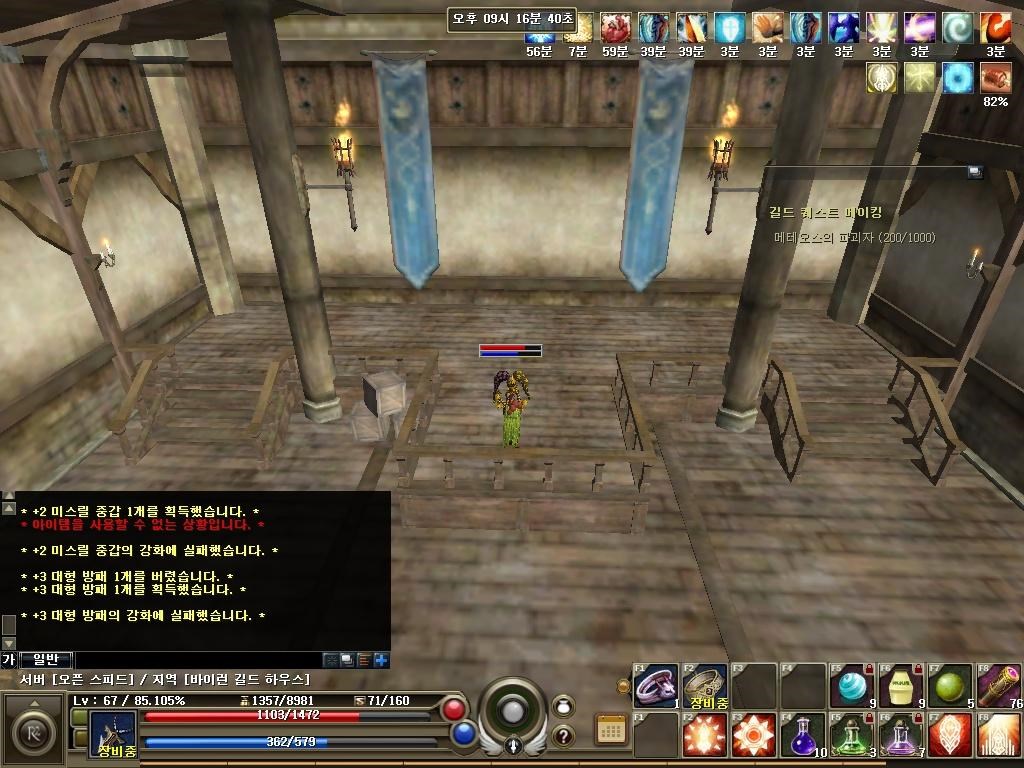Click the round R menu button
This screenshot has height=768, width=1024.
coord(32,729)
